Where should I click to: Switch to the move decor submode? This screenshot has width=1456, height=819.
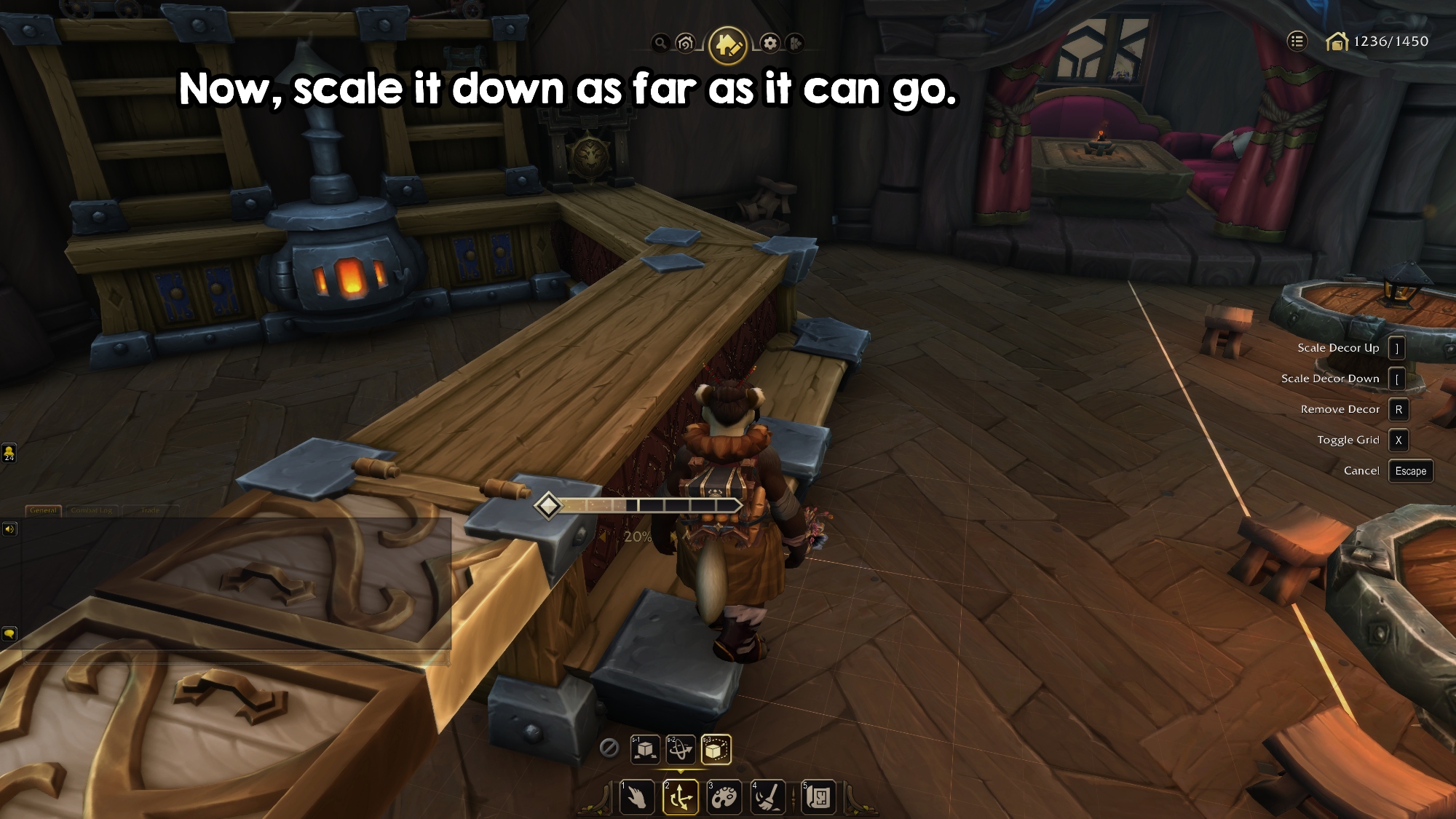(x=644, y=749)
